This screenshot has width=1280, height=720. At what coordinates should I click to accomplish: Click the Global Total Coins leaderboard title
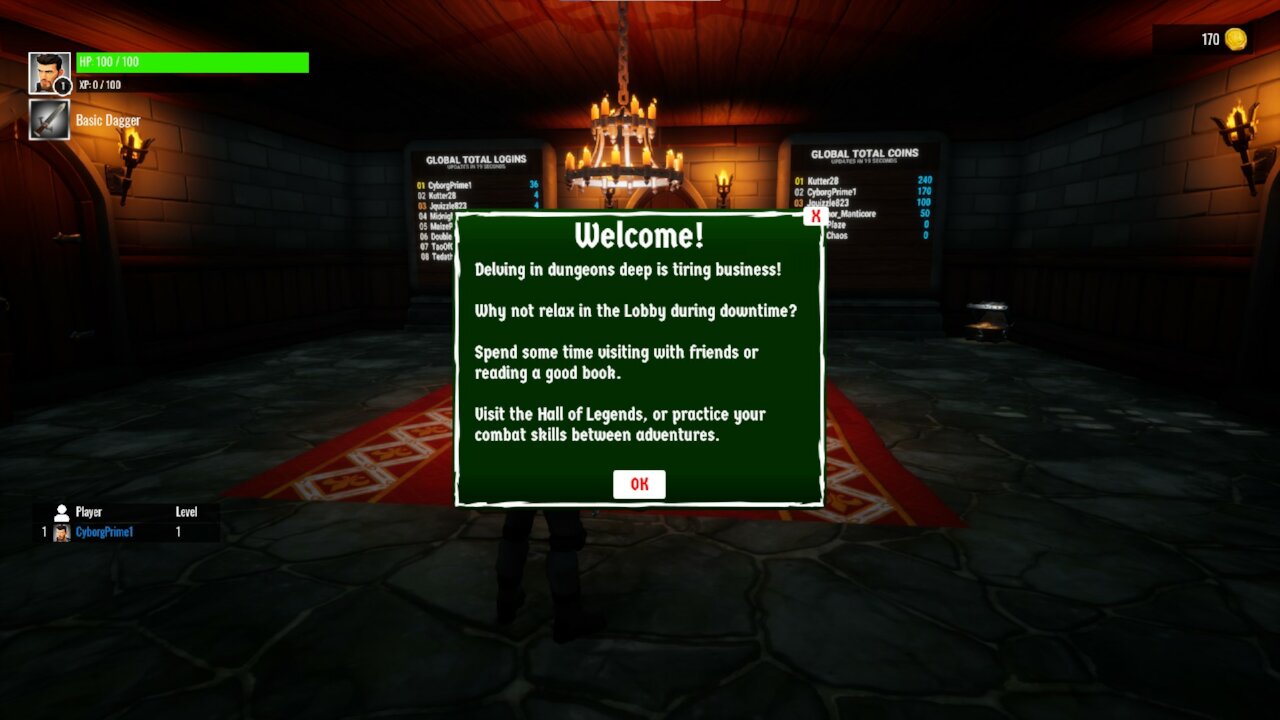[x=866, y=152]
